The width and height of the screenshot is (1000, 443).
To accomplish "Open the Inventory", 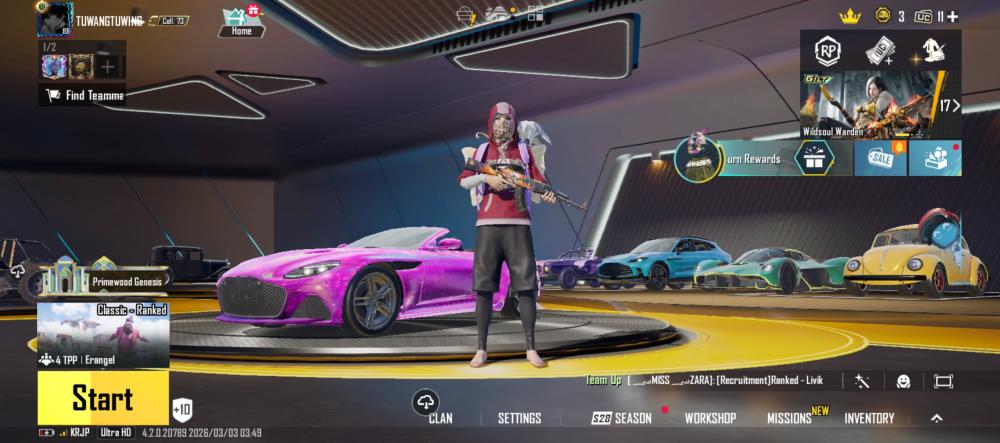I will [x=869, y=418].
